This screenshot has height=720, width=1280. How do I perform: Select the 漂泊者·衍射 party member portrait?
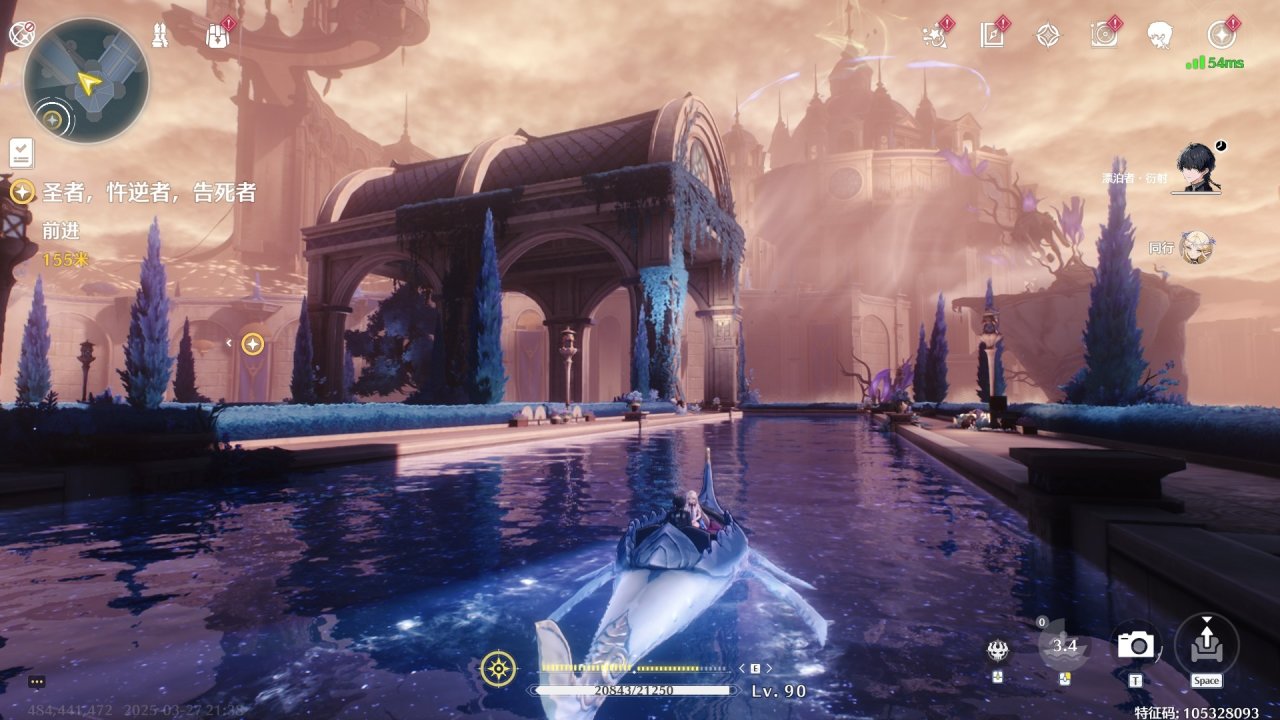pyautogui.click(x=1196, y=168)
